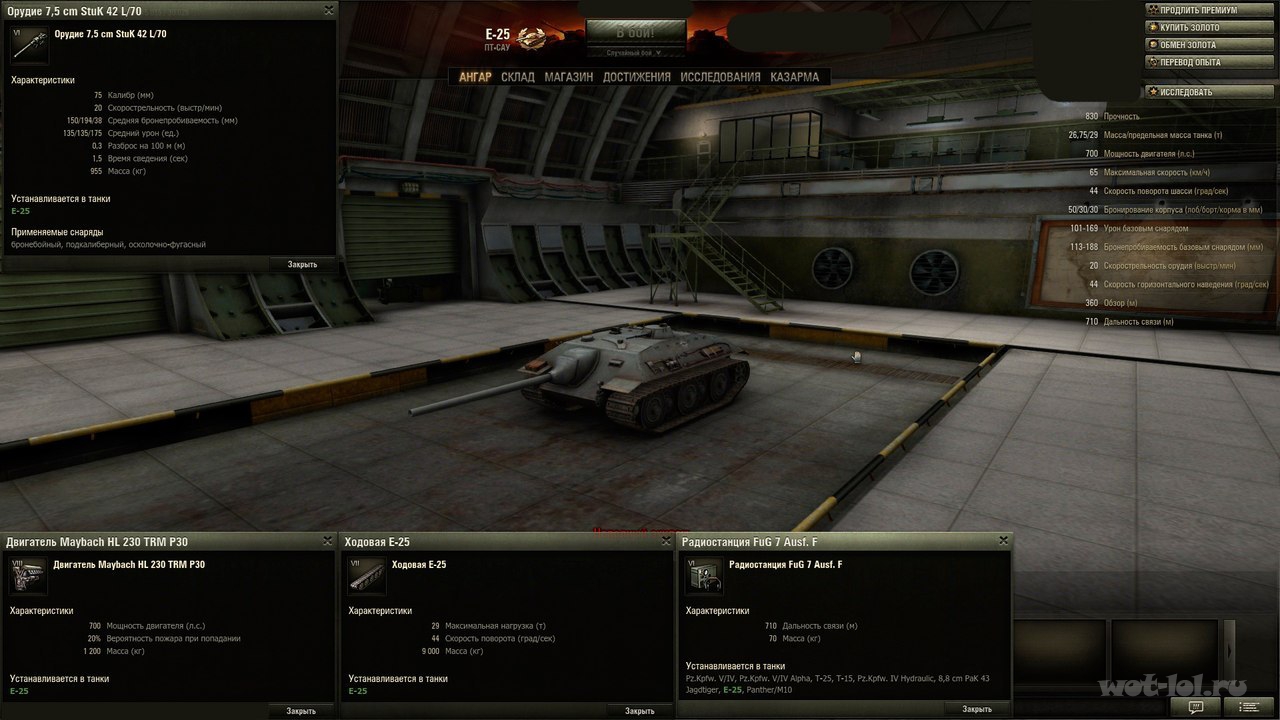
Task: Close the FuG 7 radio window with its X
Action: [x=1004, y=541]
